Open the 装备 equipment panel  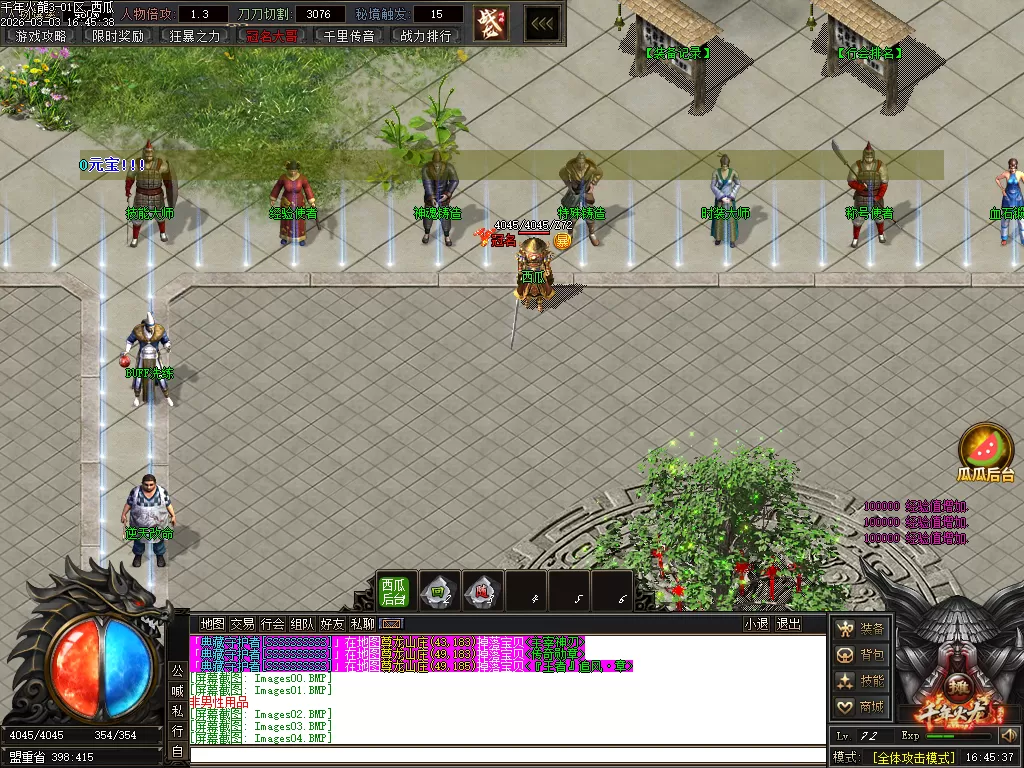pos(861,629)
